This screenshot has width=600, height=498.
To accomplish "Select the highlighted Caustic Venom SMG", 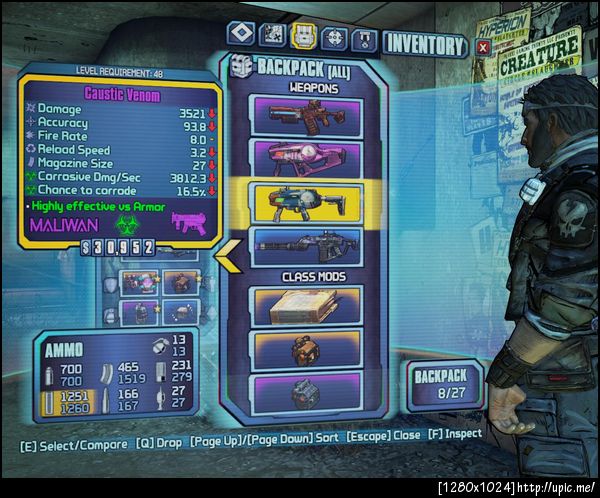I will pos(305,200).
